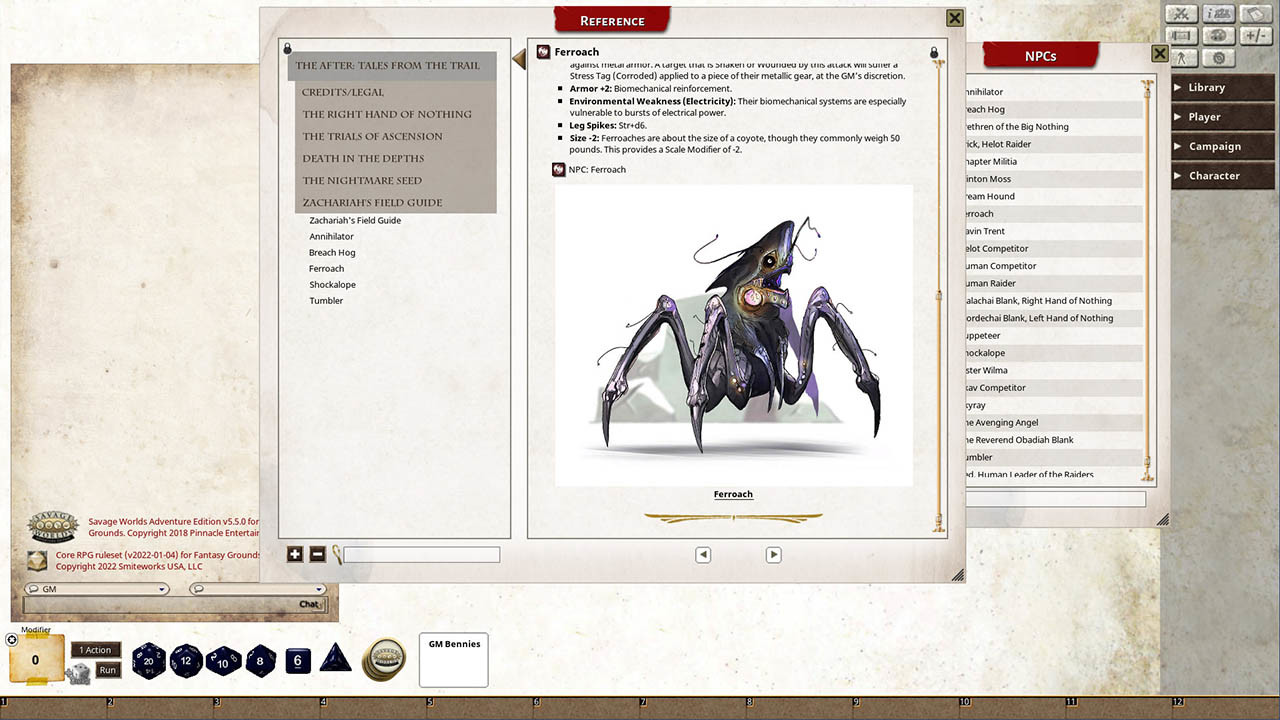Viewport: 1280px width, 720px height.
Task: Open the paint palette tool
Action: (1219, 36)
